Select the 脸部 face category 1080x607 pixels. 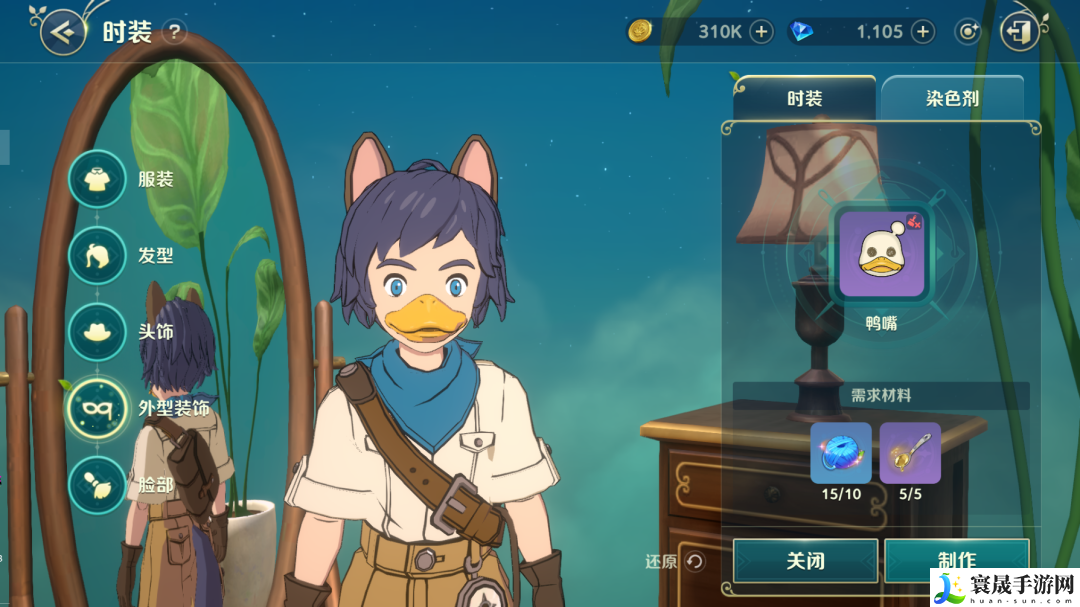tap(97, 485)
